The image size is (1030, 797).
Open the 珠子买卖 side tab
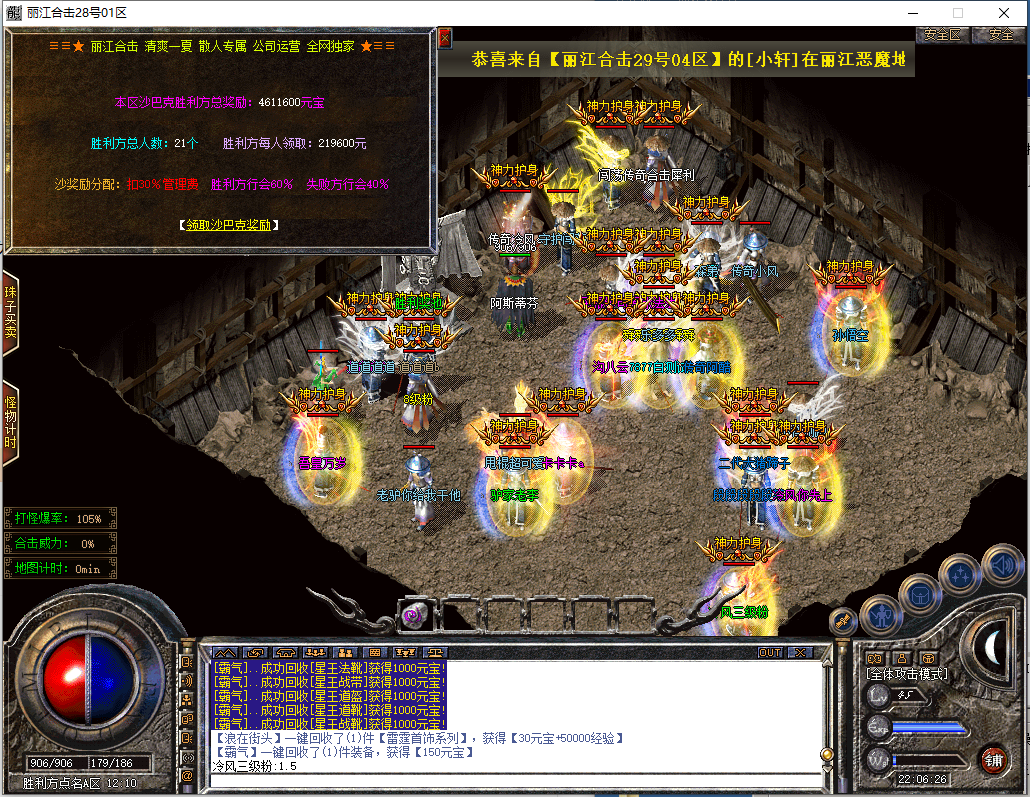tap(10, 314)
